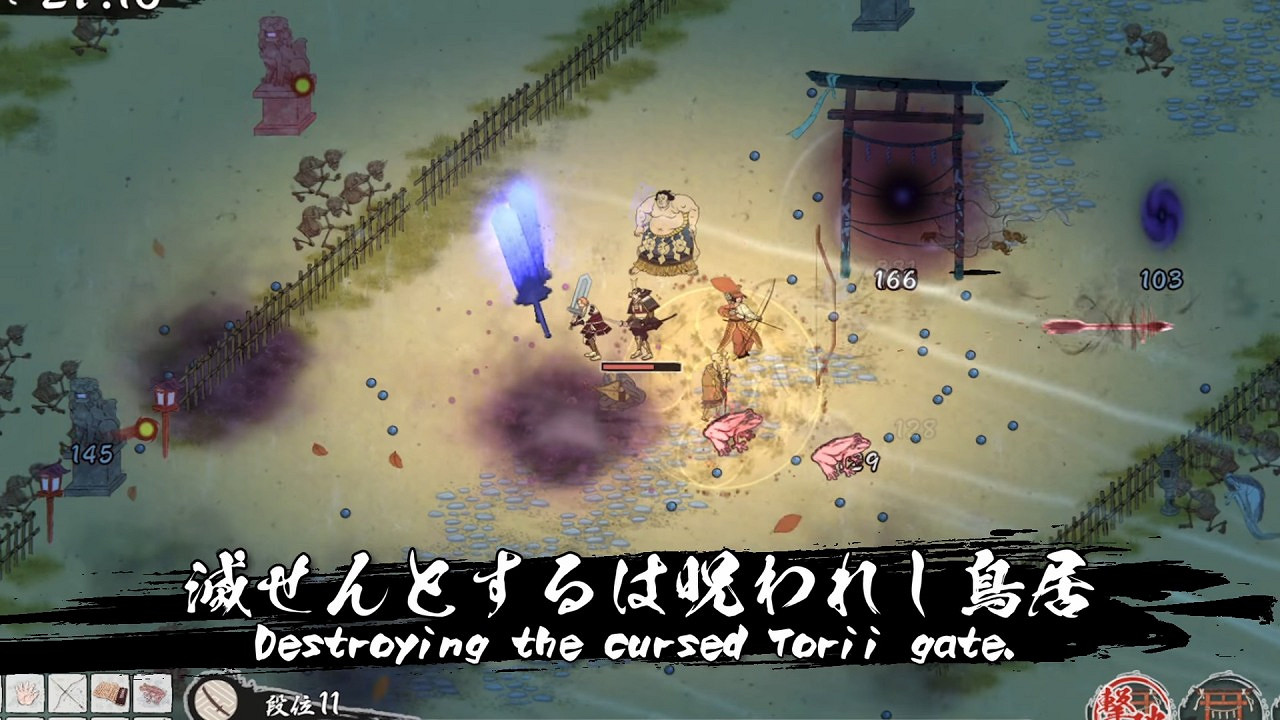The height and width of the screenshot is (720, 1280).
Task: Click the English subtitle about the cursed Torii gate
Action: (640, 647)
